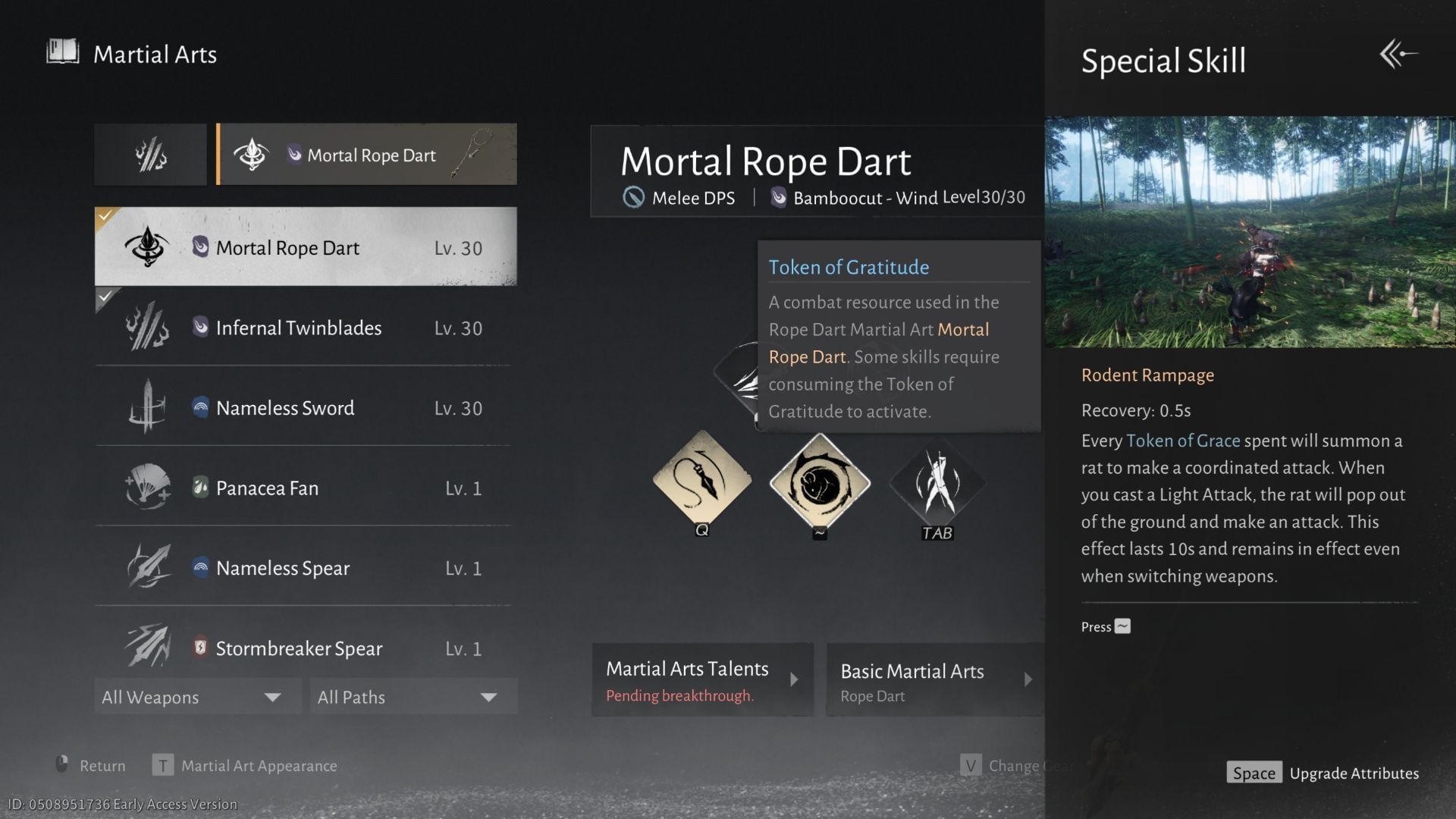Click the Martial Arts book icon
This screenshot has height=819, width=1456.
[63, 52]
